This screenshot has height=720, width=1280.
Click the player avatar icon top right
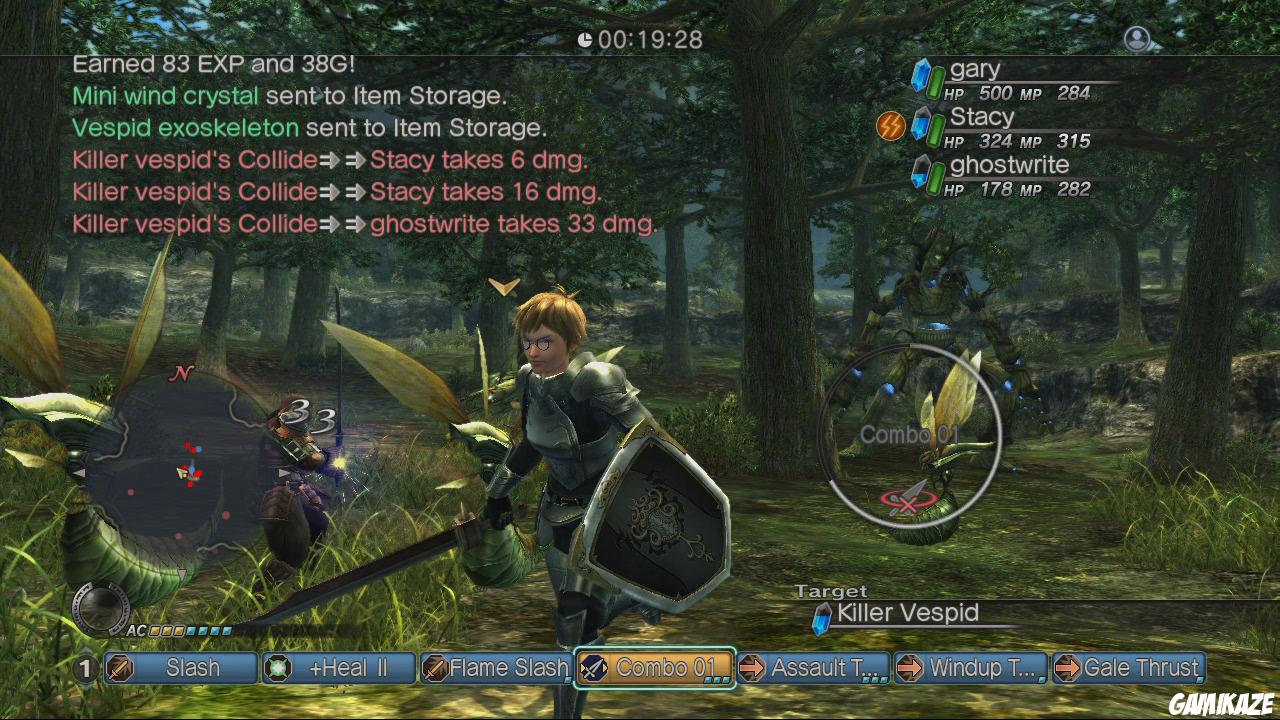(1136, 40)
